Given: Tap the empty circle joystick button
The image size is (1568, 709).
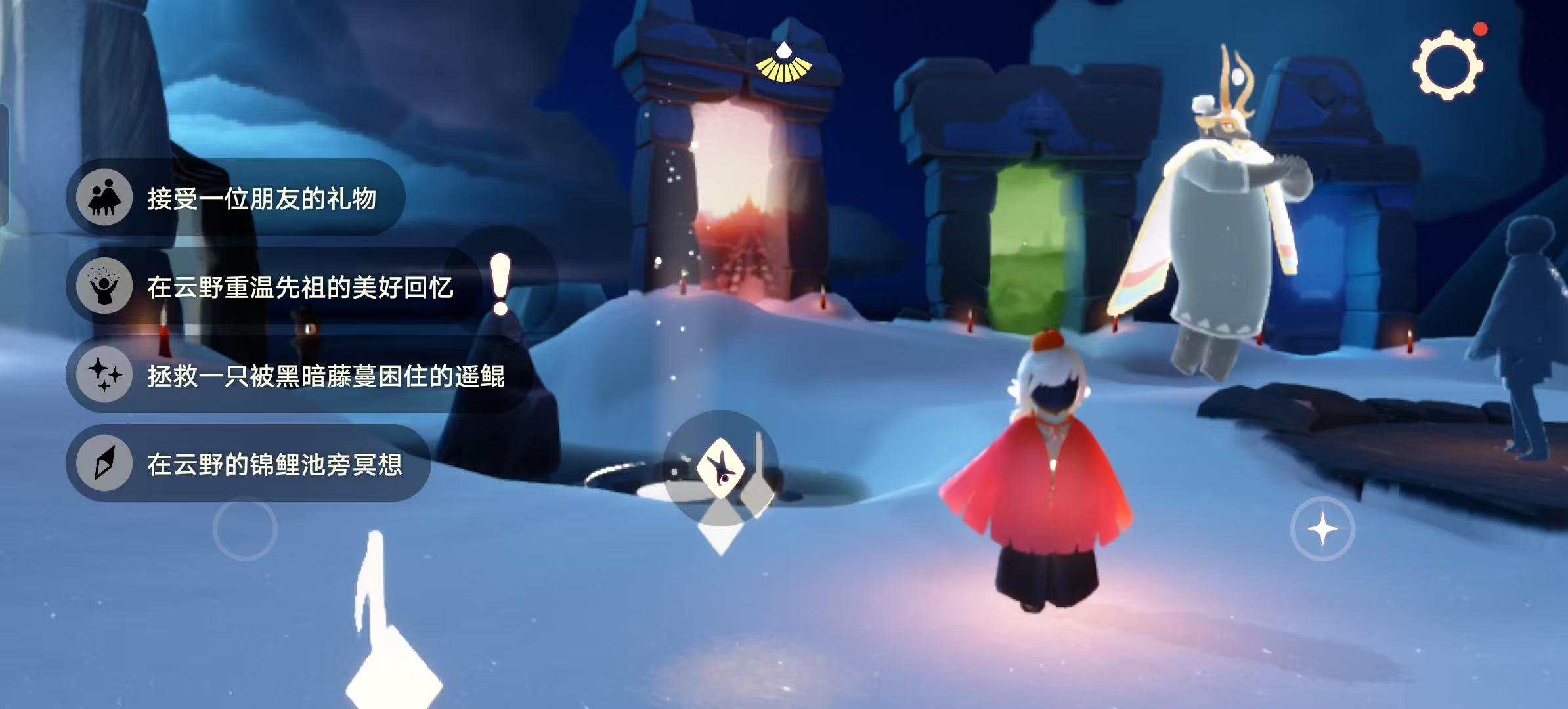Looking at the screenshot, I should pos(245,529).
